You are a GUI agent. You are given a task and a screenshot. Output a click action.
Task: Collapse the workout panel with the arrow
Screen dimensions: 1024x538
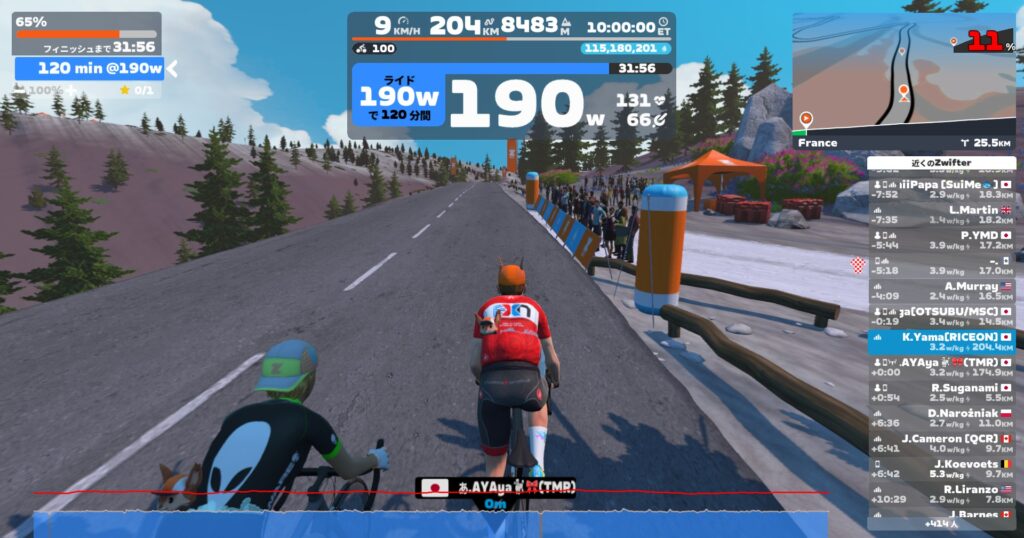171,68
